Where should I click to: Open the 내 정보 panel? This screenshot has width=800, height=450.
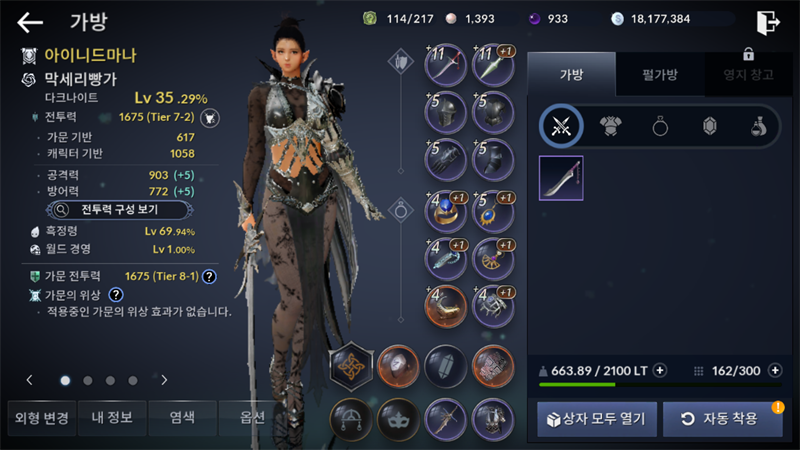point(111,417)
